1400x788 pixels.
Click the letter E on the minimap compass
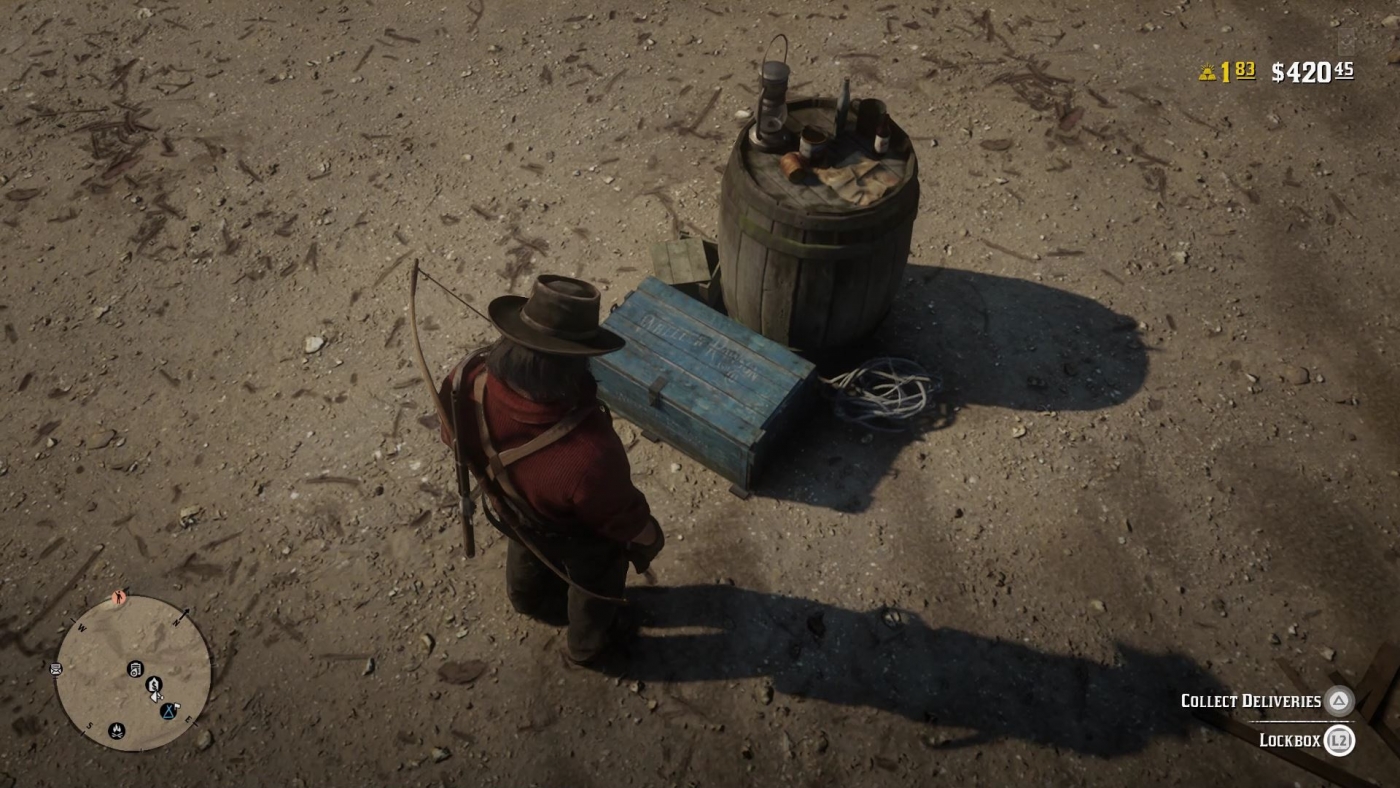pyautogui.click(x=189, y=718)
